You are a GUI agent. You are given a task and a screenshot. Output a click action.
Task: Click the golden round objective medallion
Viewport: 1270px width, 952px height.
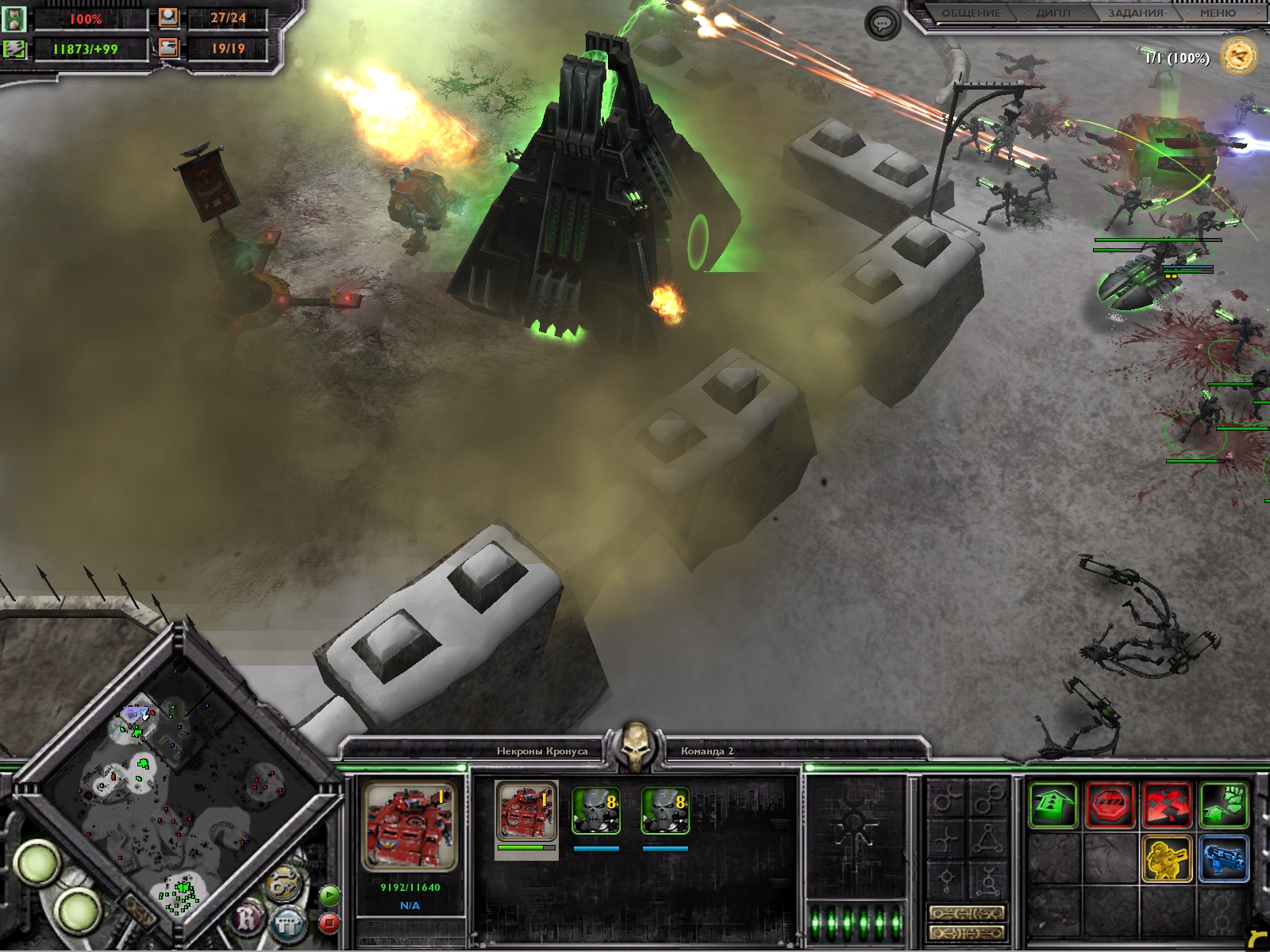1239,56
